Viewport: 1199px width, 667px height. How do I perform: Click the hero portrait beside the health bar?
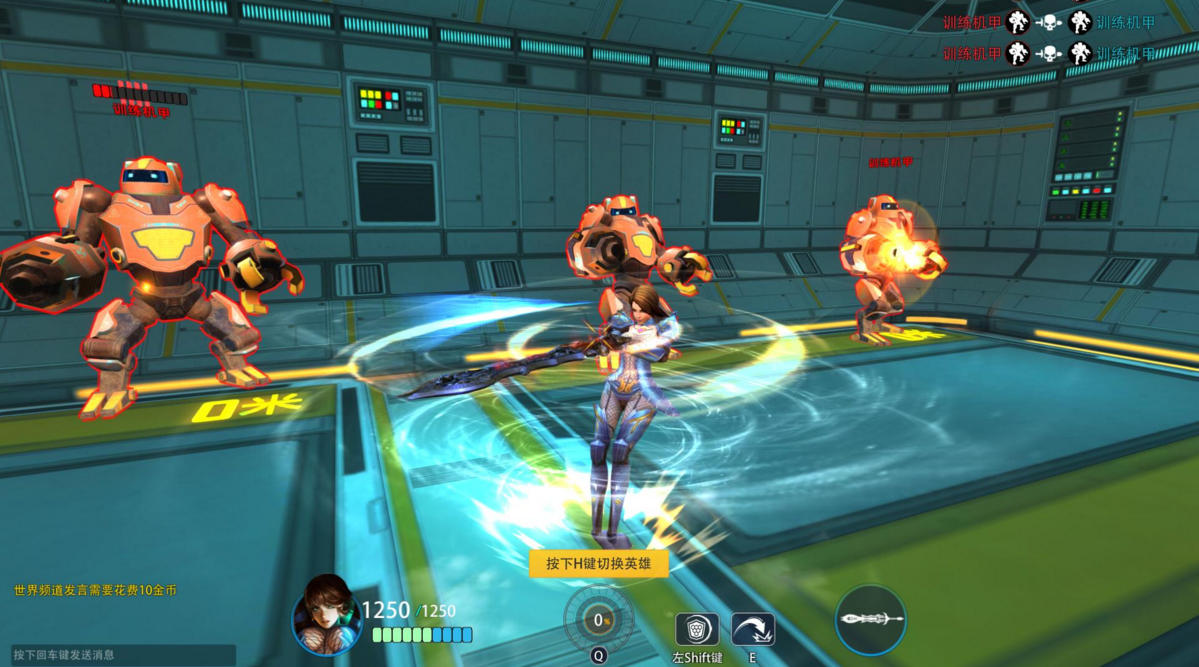click(x=327, y=614)
